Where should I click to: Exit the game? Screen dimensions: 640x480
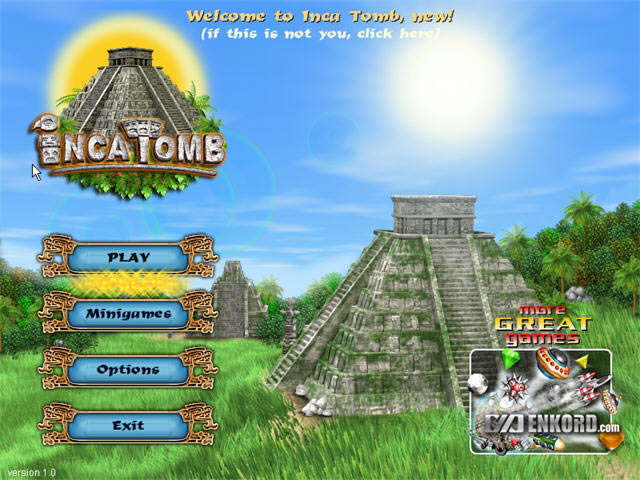click(x=127, y=426)
